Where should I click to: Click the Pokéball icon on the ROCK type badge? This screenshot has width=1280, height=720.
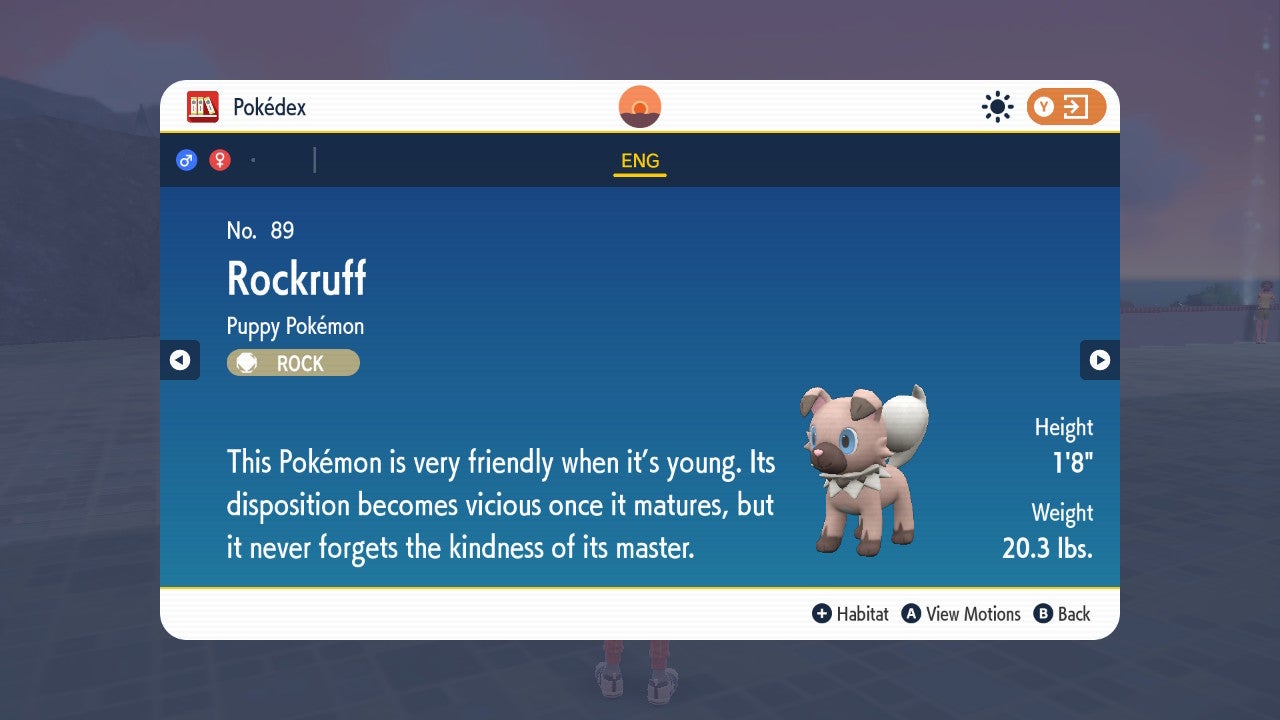coord(246,362)
